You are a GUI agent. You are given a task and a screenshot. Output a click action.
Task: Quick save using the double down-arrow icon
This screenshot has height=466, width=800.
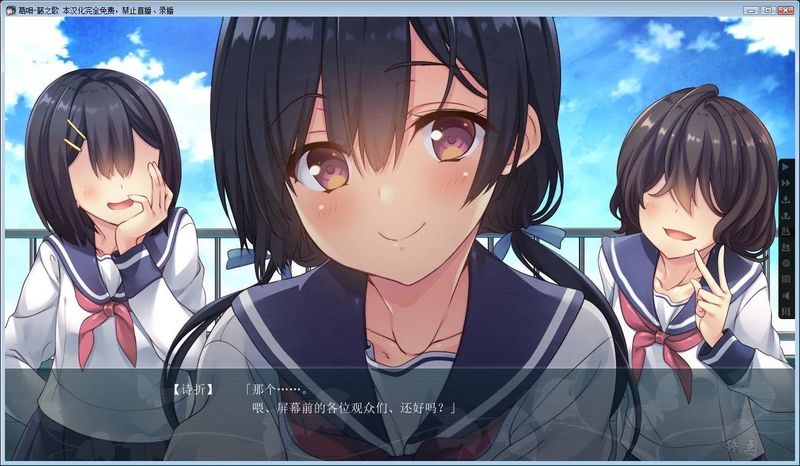[x=787, y=230]
